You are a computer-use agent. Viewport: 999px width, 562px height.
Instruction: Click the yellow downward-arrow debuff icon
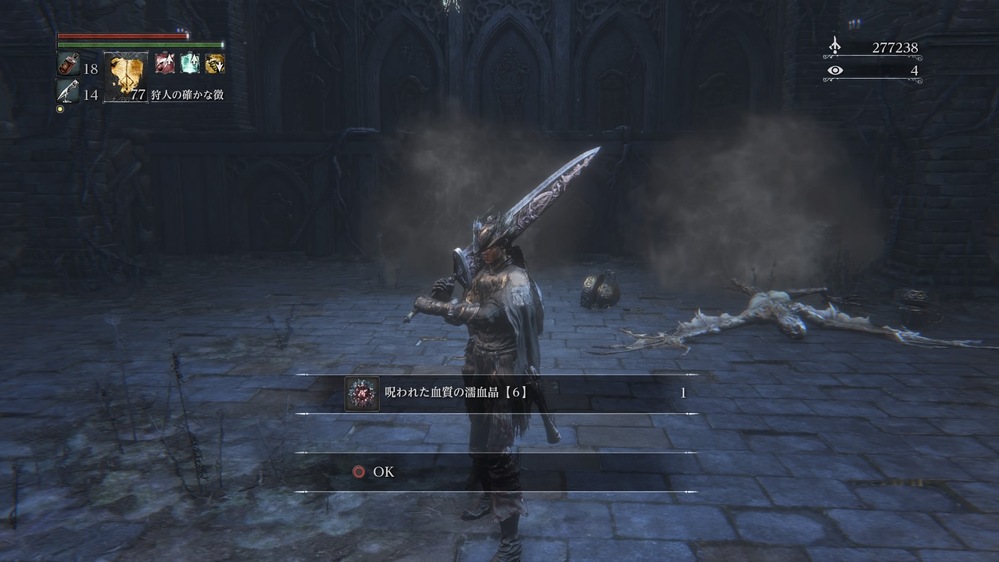(x=215, y=64)
